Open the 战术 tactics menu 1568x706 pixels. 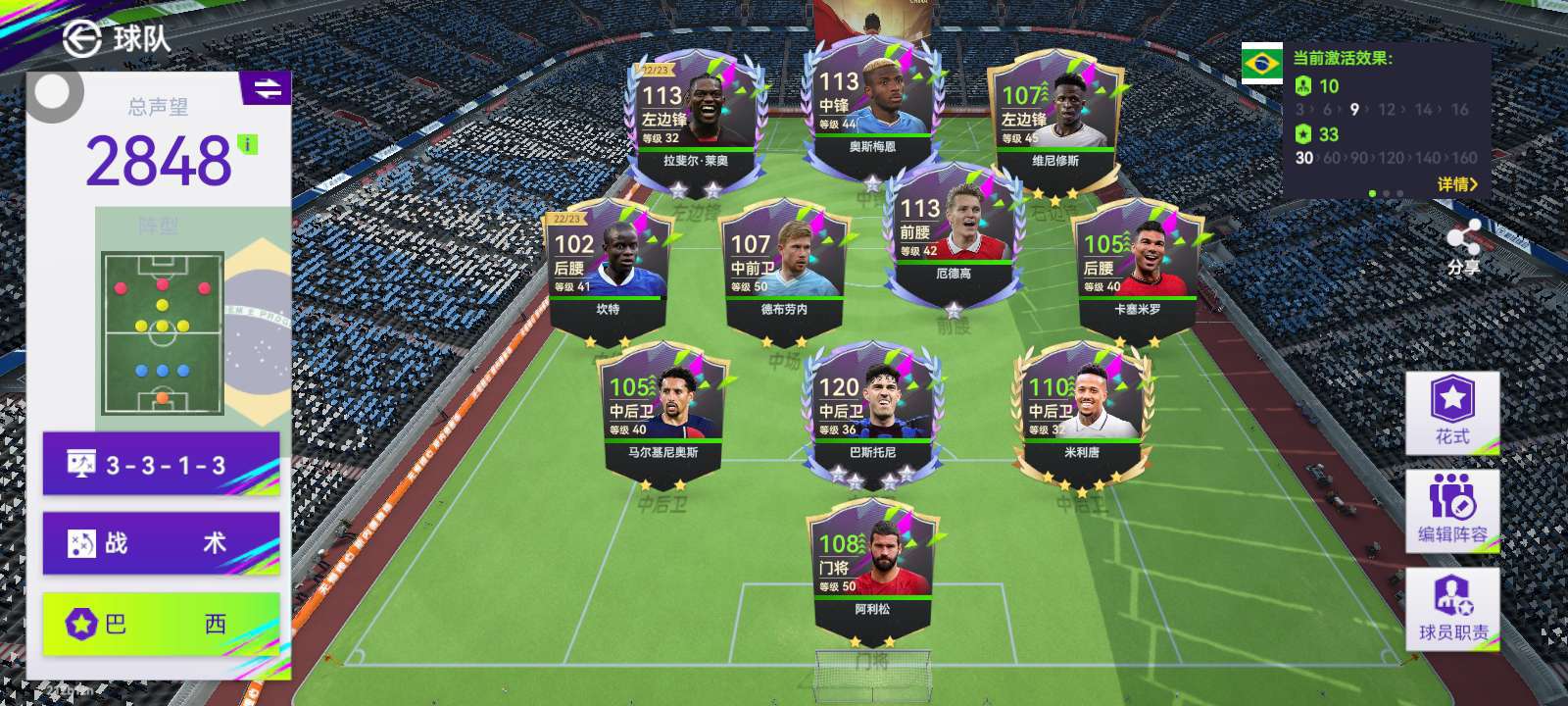(x=162, y=542)
